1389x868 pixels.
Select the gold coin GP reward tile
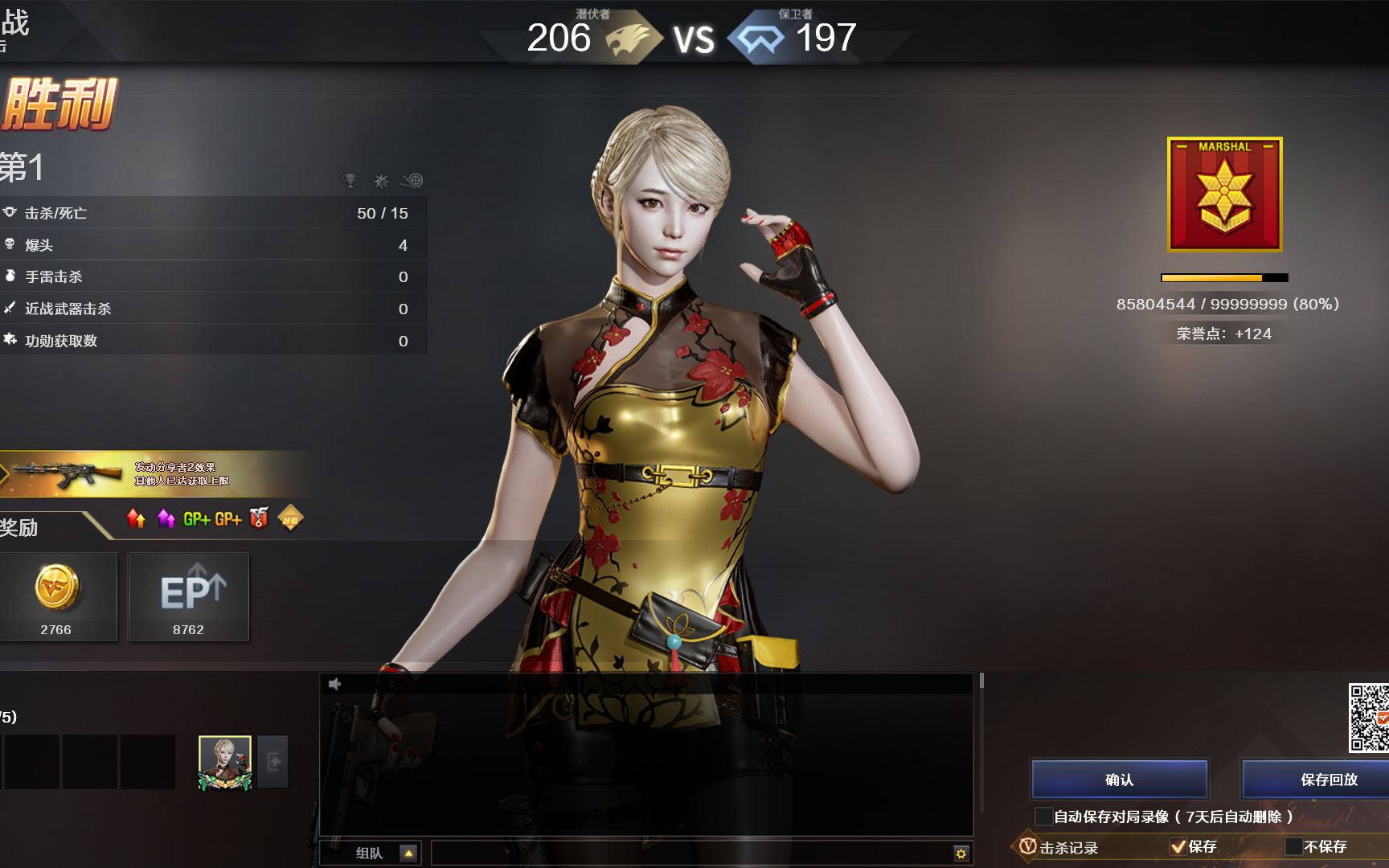(57, 596)
